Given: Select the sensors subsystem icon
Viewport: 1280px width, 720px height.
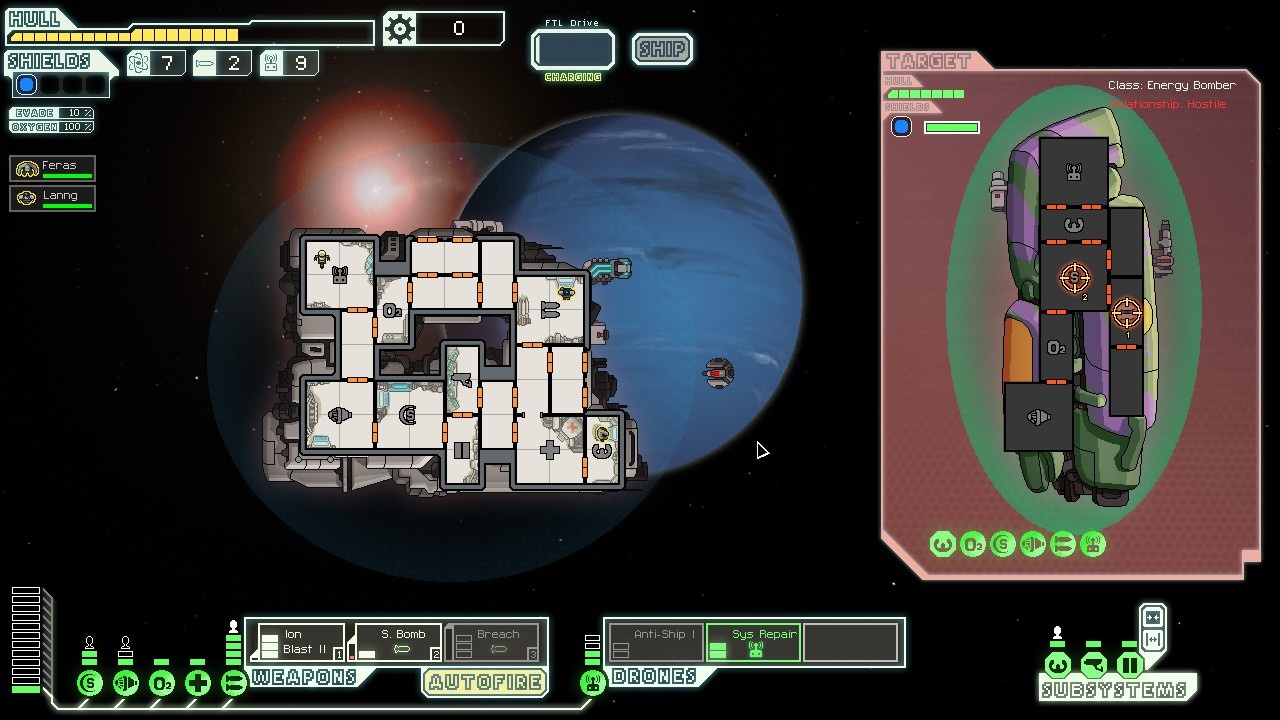Looking at the screenshot, I should click(x=1093, y=665).
